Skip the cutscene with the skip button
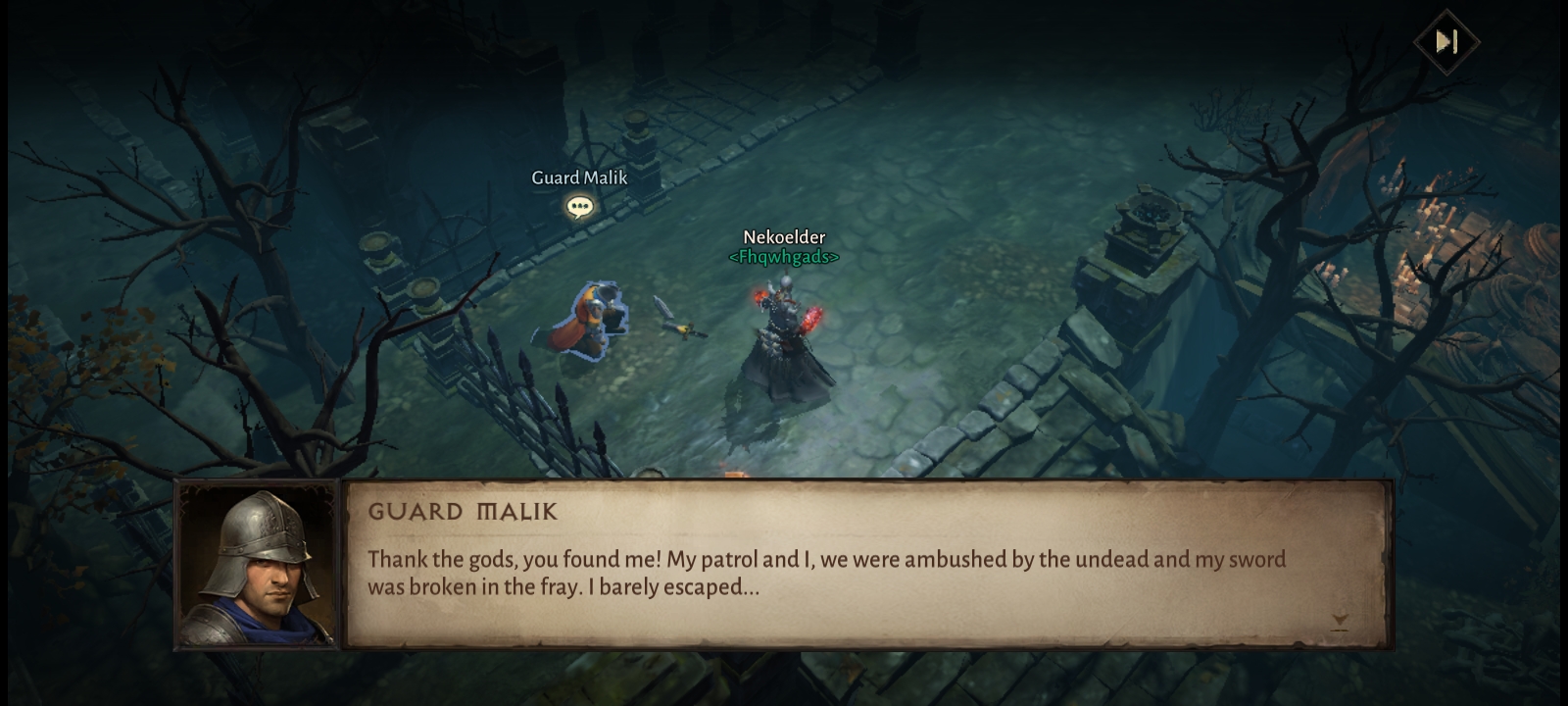Image resolution: width=1568 pixels, height=706 pixels. pyautogui.click(x=1446, y=41)
